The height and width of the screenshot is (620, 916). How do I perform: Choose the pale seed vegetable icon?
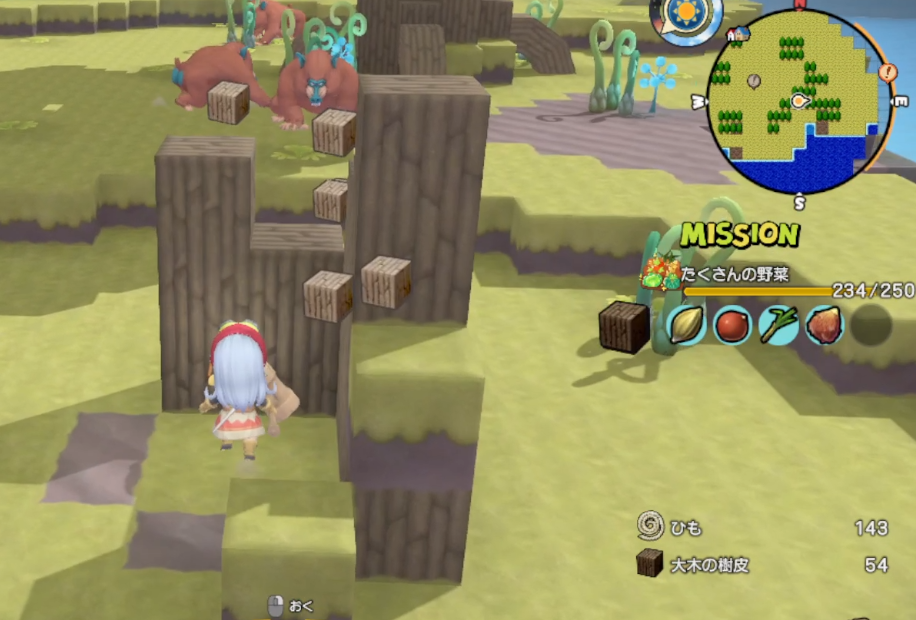point(686,325)
